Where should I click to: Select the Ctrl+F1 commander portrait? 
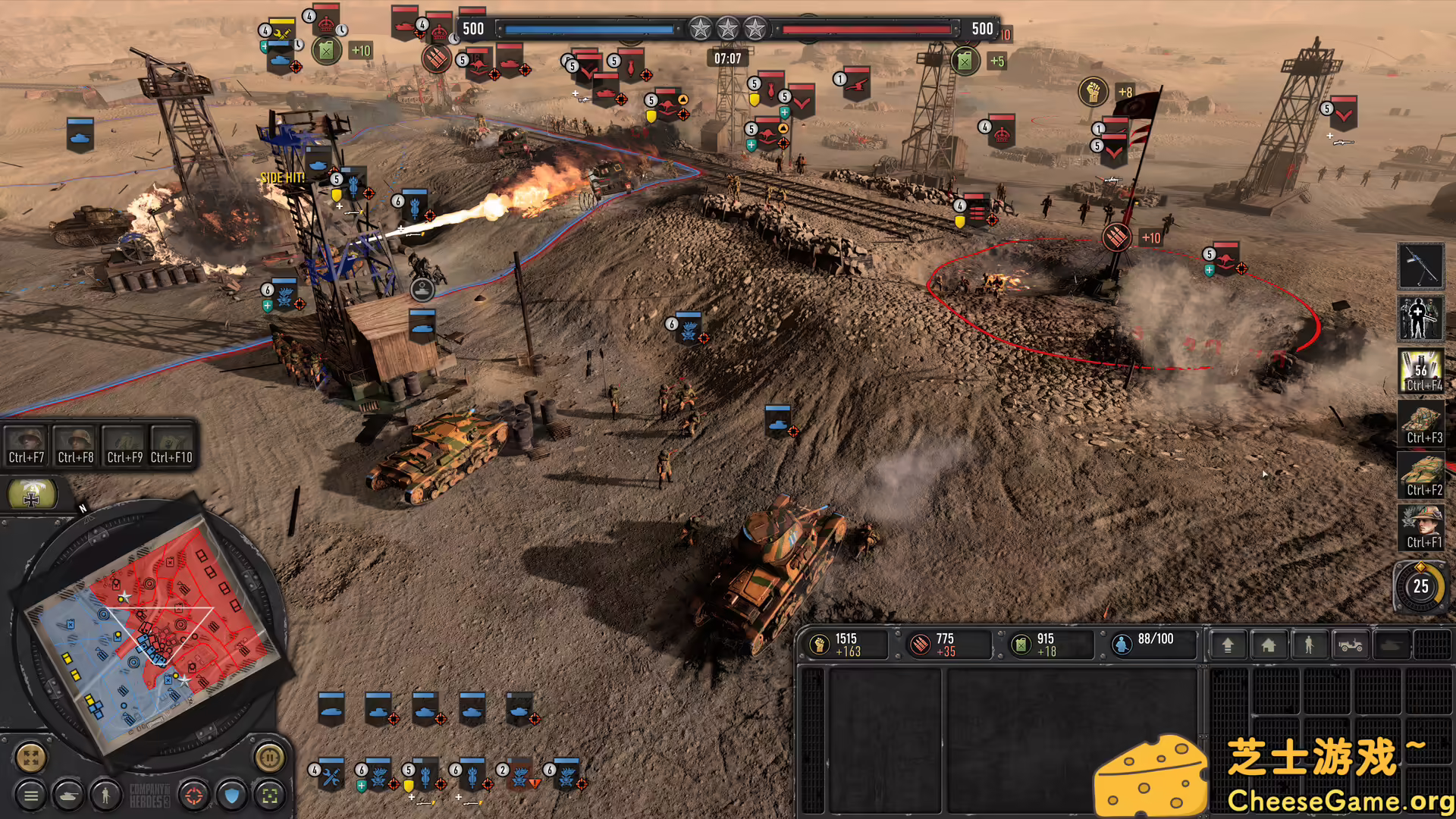(1421, 523)
